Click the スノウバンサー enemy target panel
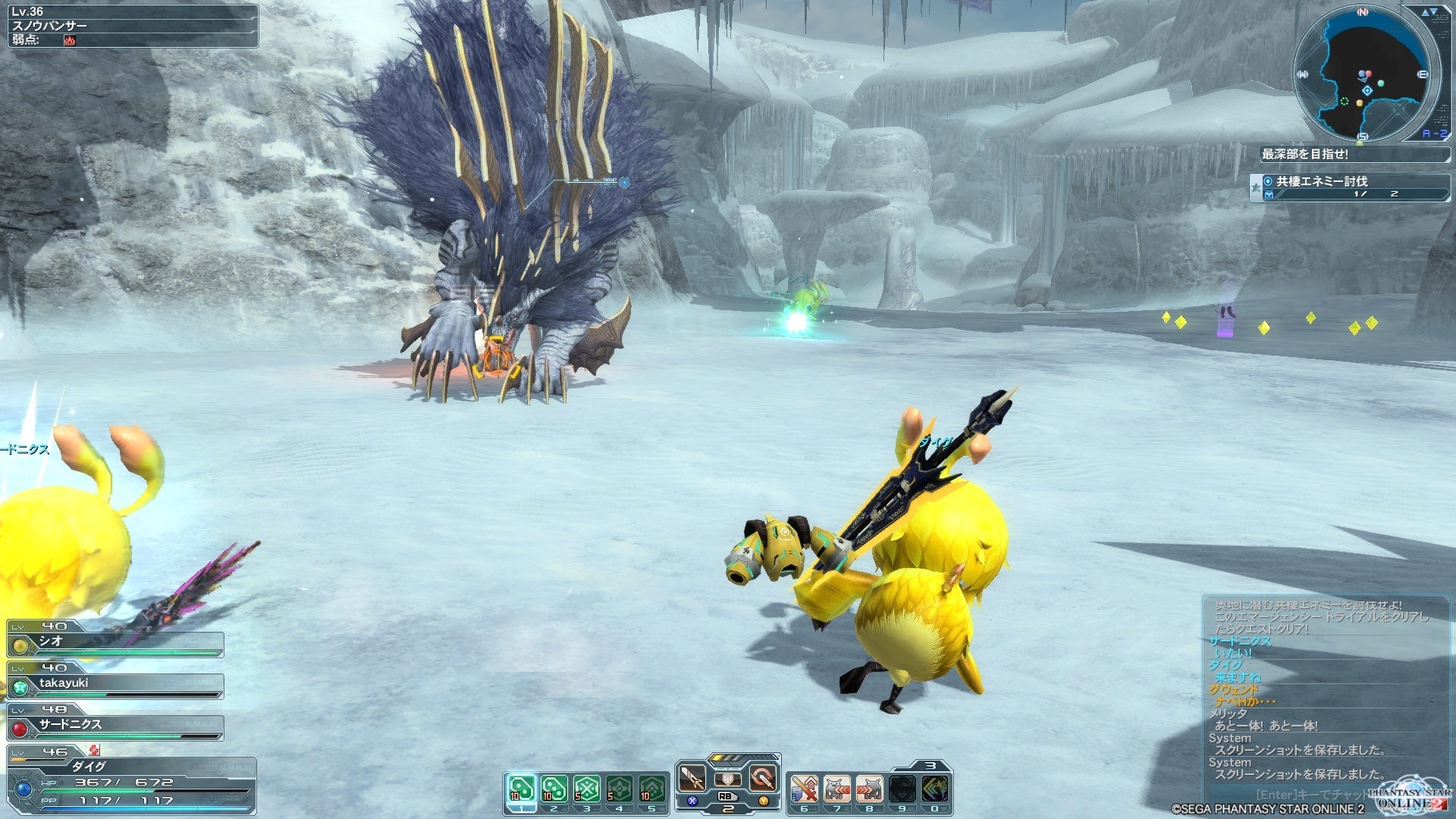 133,26
